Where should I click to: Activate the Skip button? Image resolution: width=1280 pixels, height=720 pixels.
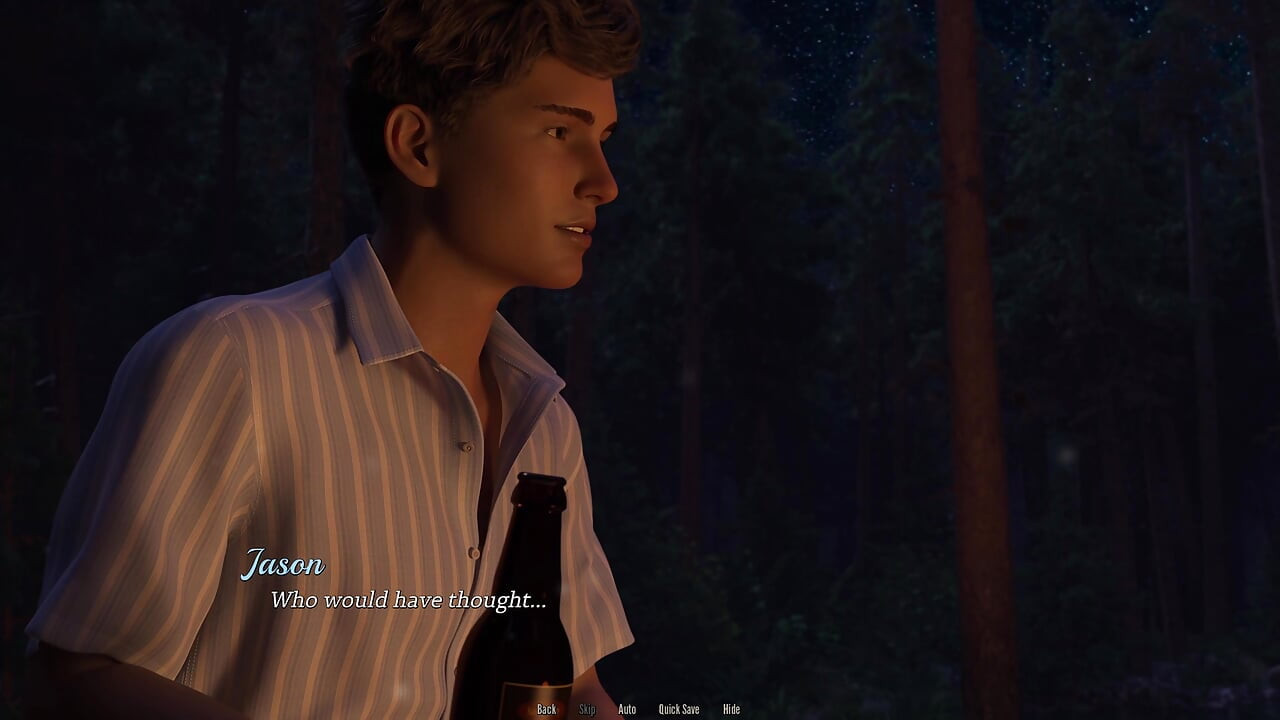[x=587, y=709]
